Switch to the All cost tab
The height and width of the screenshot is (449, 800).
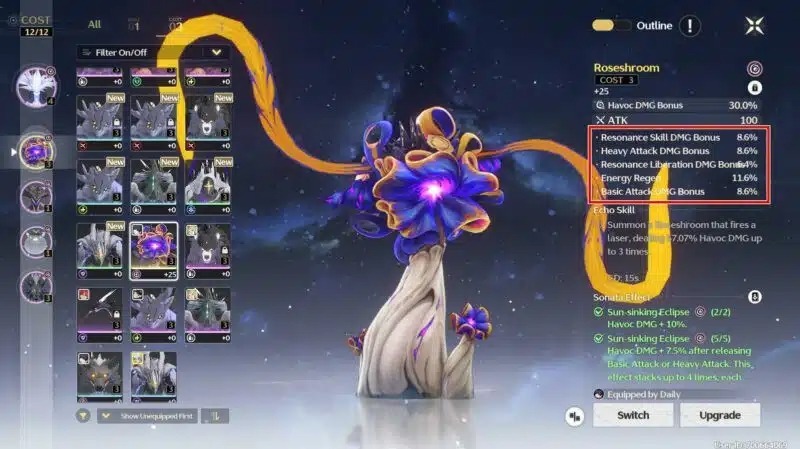(x=95, y=24)
